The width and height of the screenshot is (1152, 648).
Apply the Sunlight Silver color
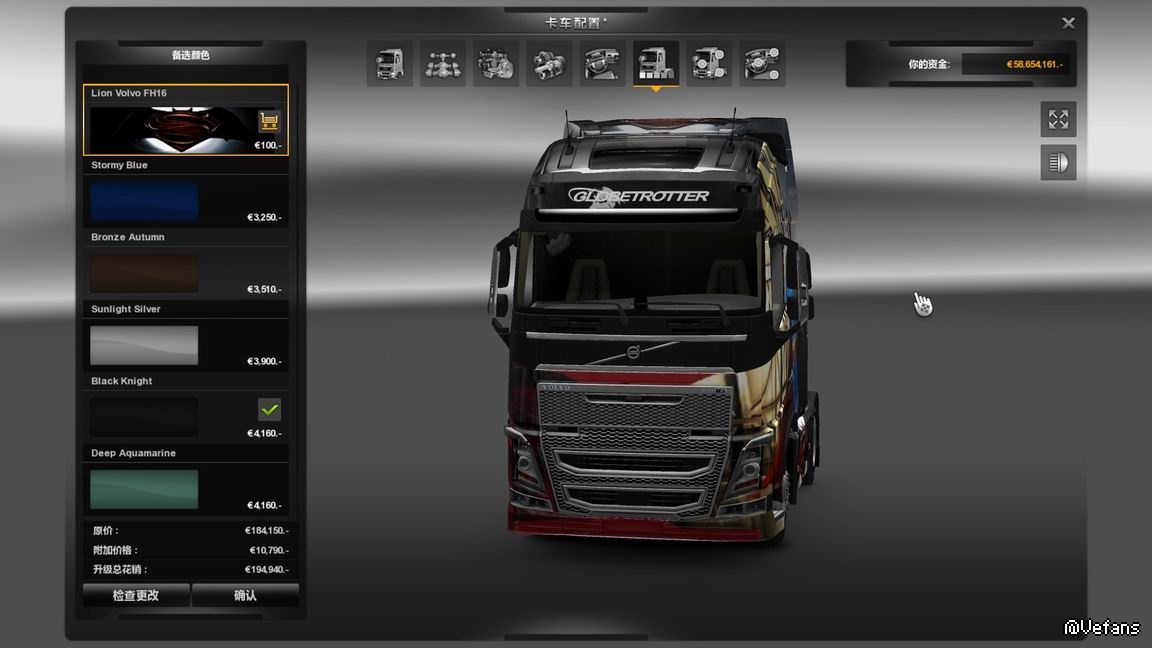(144, 345)
